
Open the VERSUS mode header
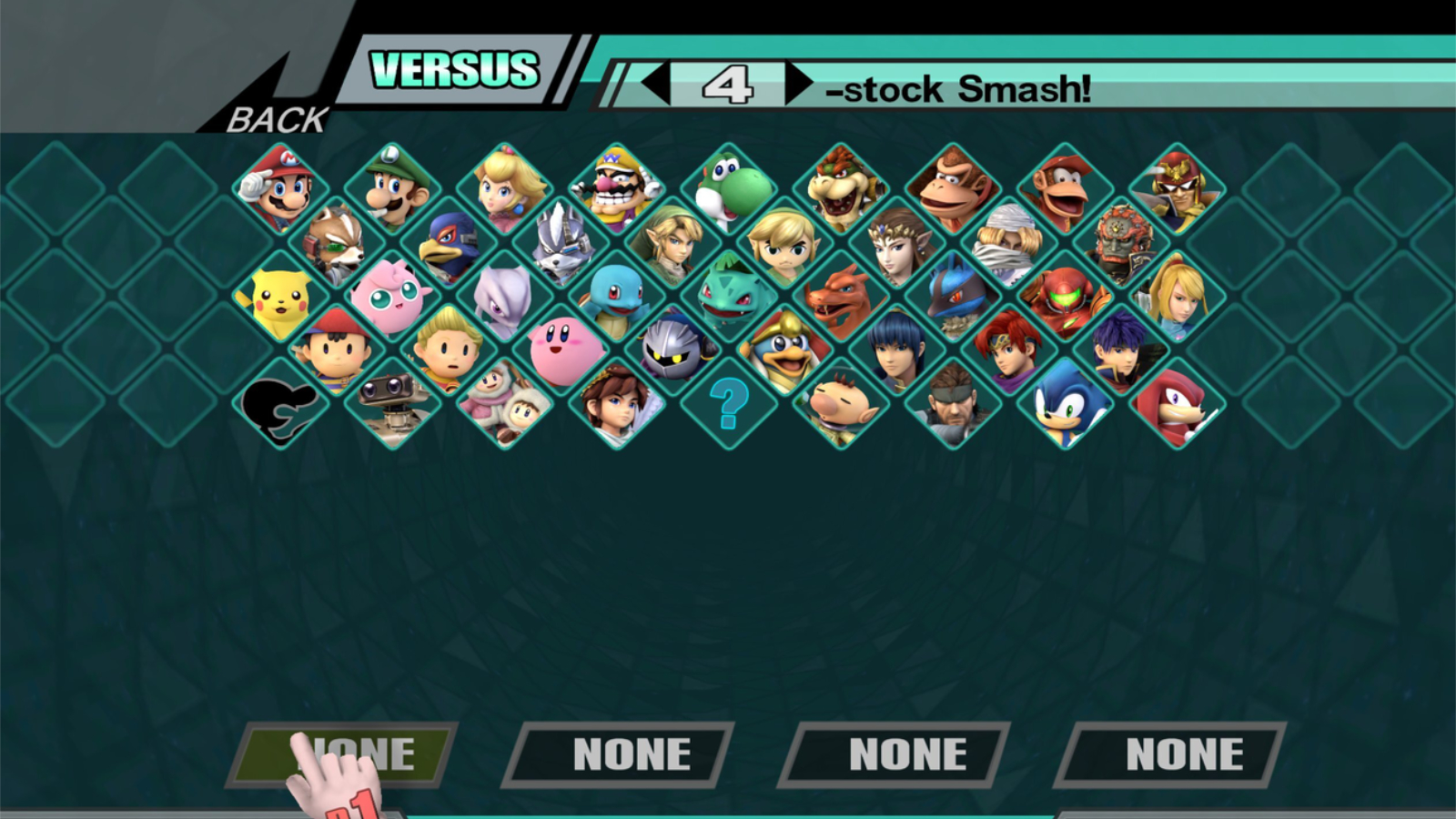(x=454, y=69)
